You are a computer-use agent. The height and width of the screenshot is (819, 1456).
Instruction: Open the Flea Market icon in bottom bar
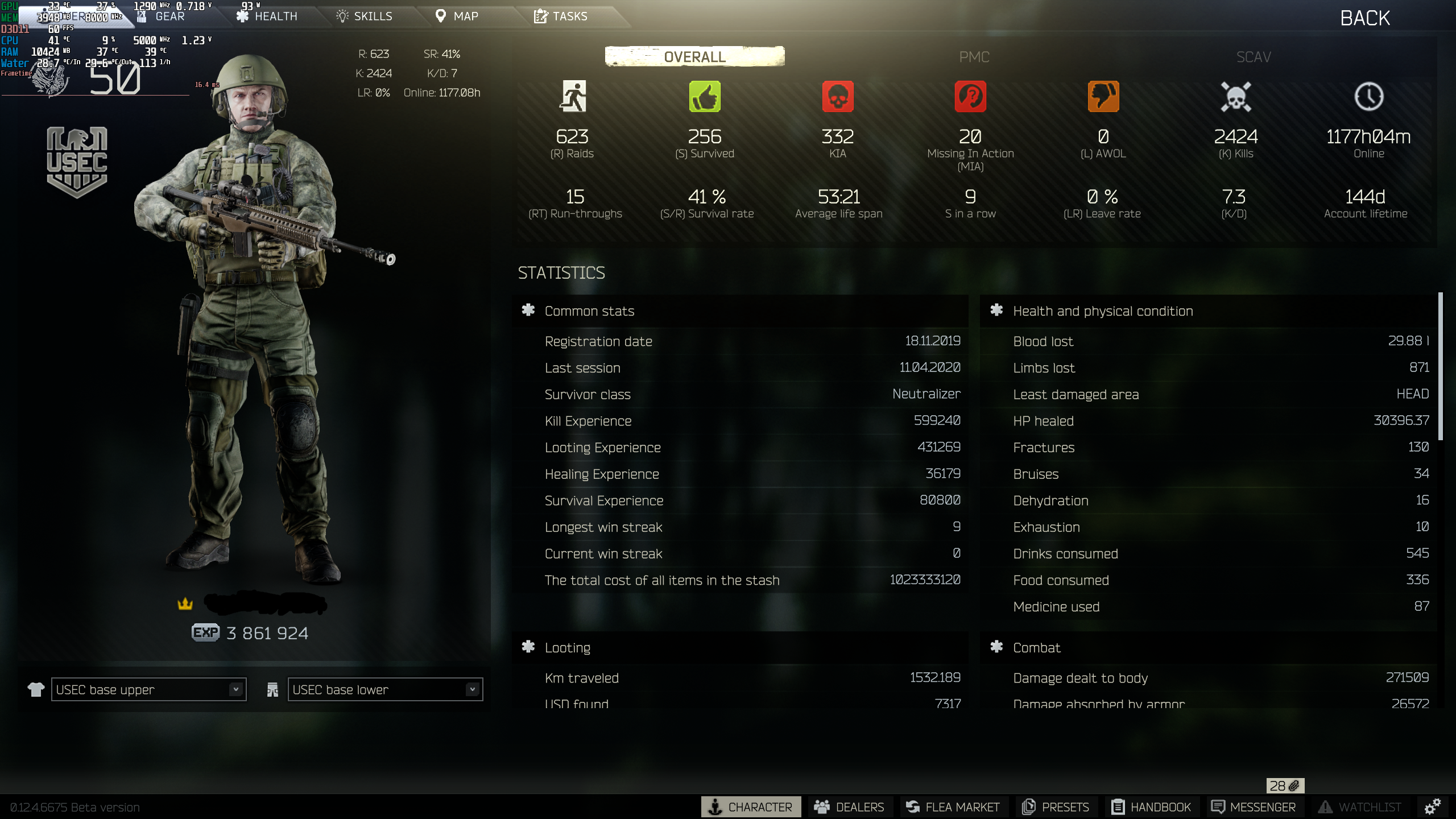pyautogui.click(x=913, y=806)
